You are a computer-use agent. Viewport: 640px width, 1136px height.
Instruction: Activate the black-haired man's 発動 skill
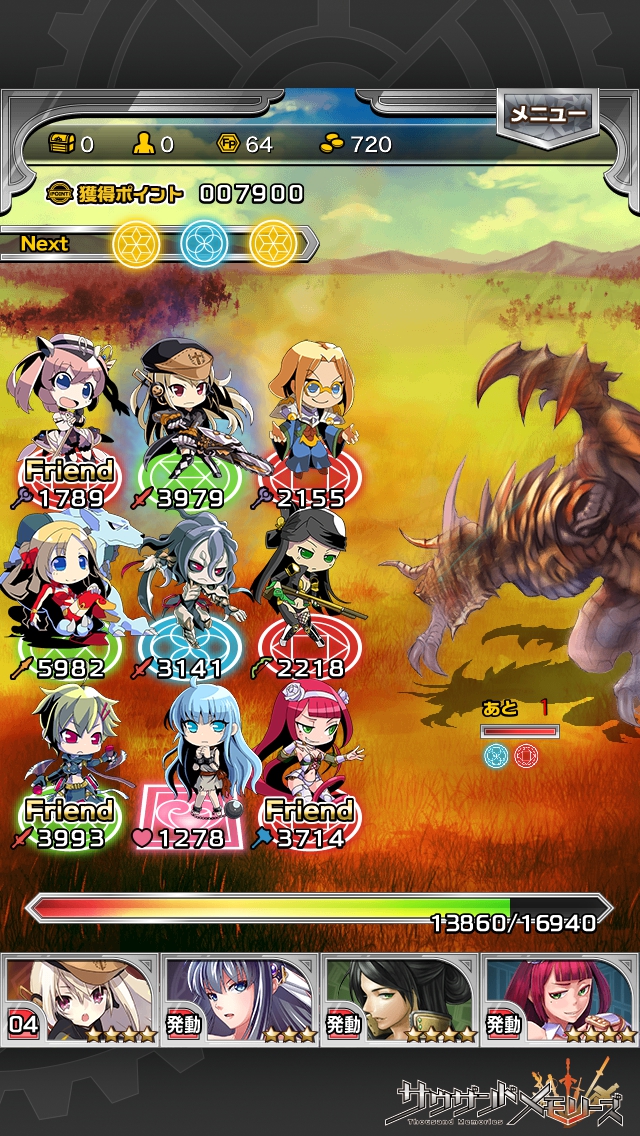tap(400, 998)
